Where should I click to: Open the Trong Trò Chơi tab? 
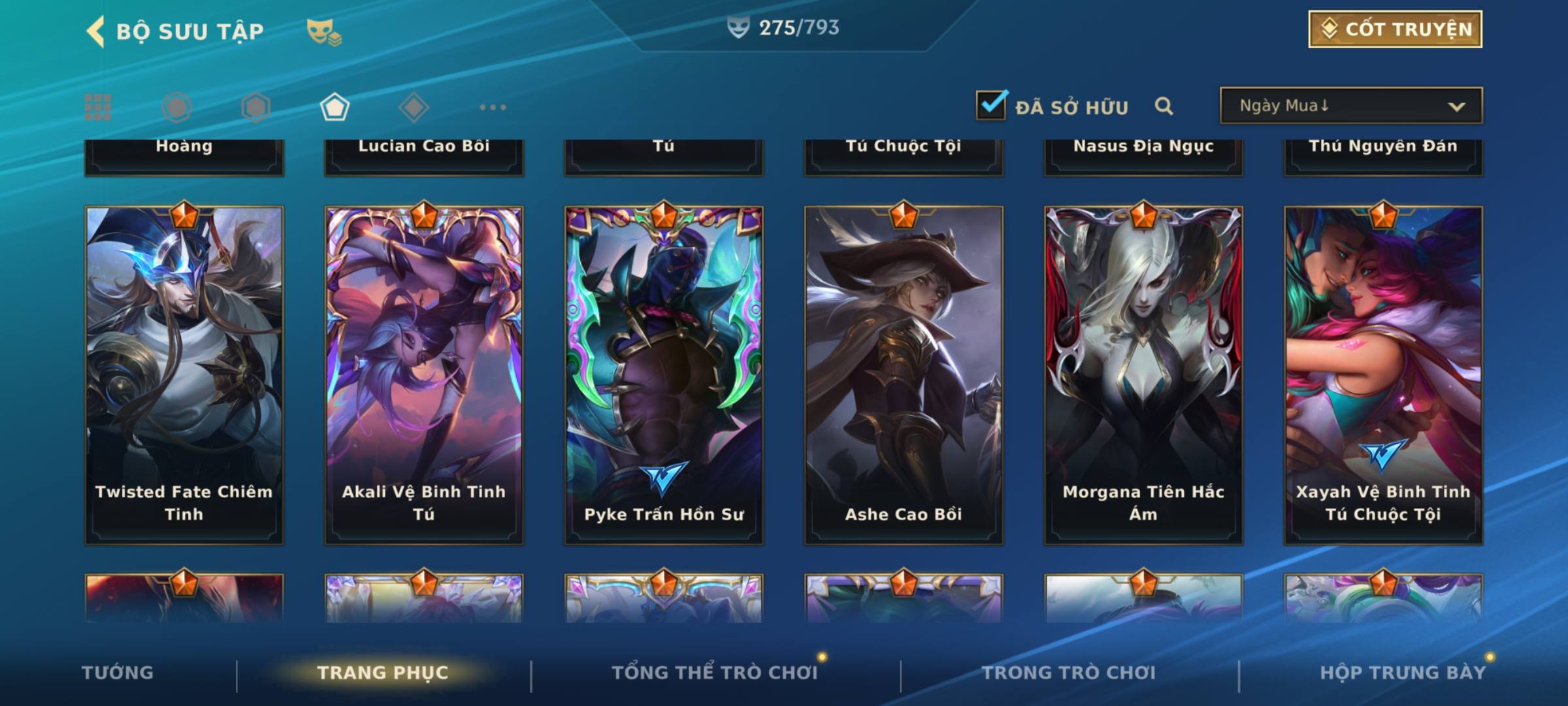[1069, 673]
